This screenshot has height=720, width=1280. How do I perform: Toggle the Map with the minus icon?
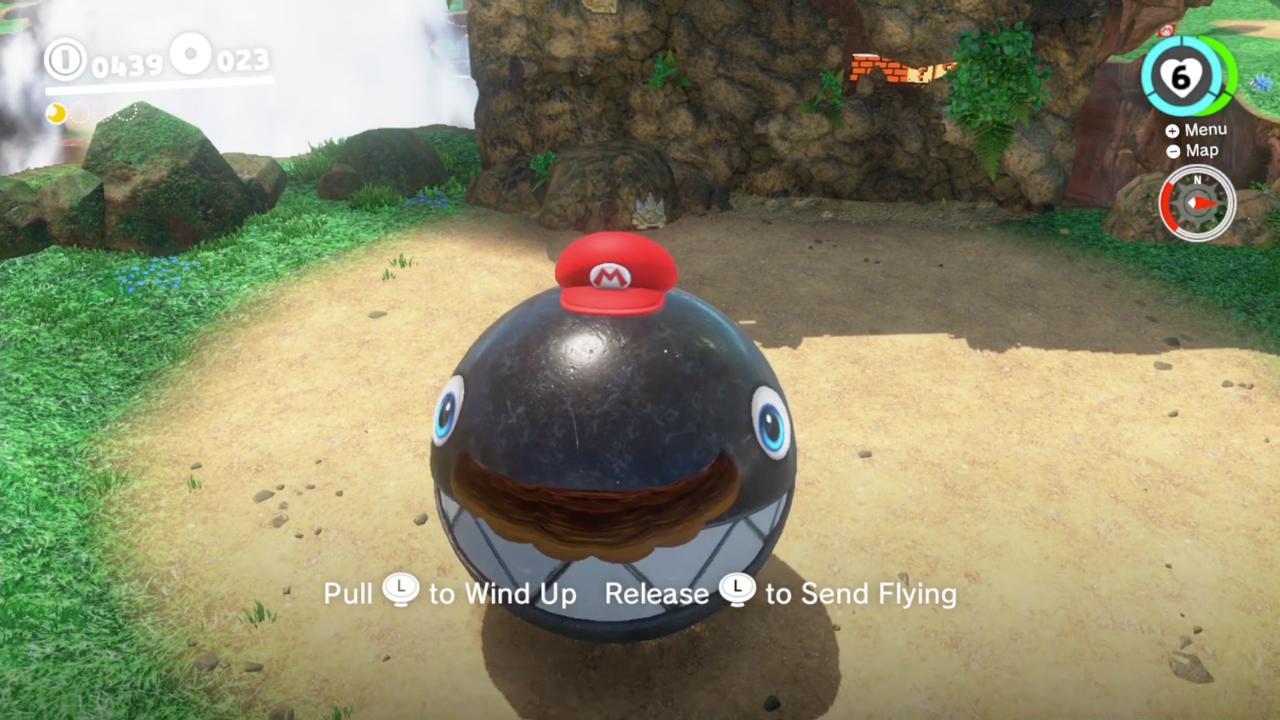click(1171, 150)
